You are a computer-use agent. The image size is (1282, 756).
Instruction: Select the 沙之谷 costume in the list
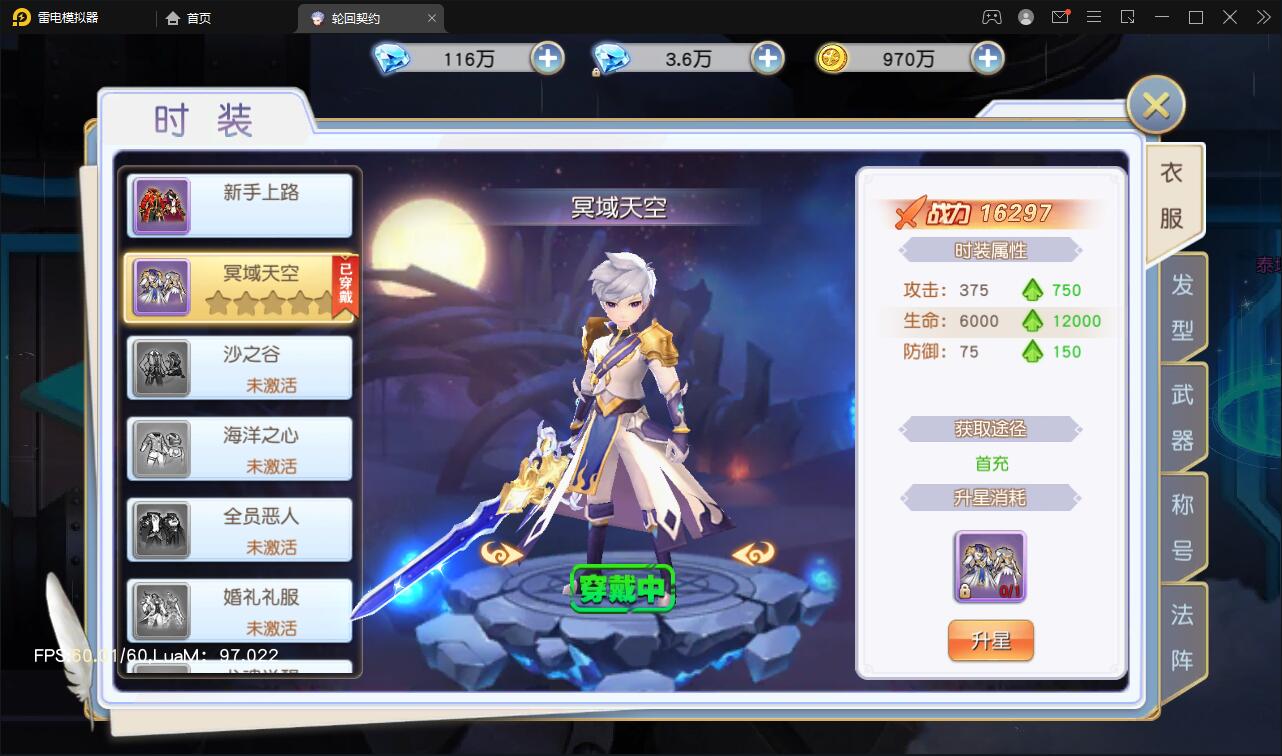238,368
